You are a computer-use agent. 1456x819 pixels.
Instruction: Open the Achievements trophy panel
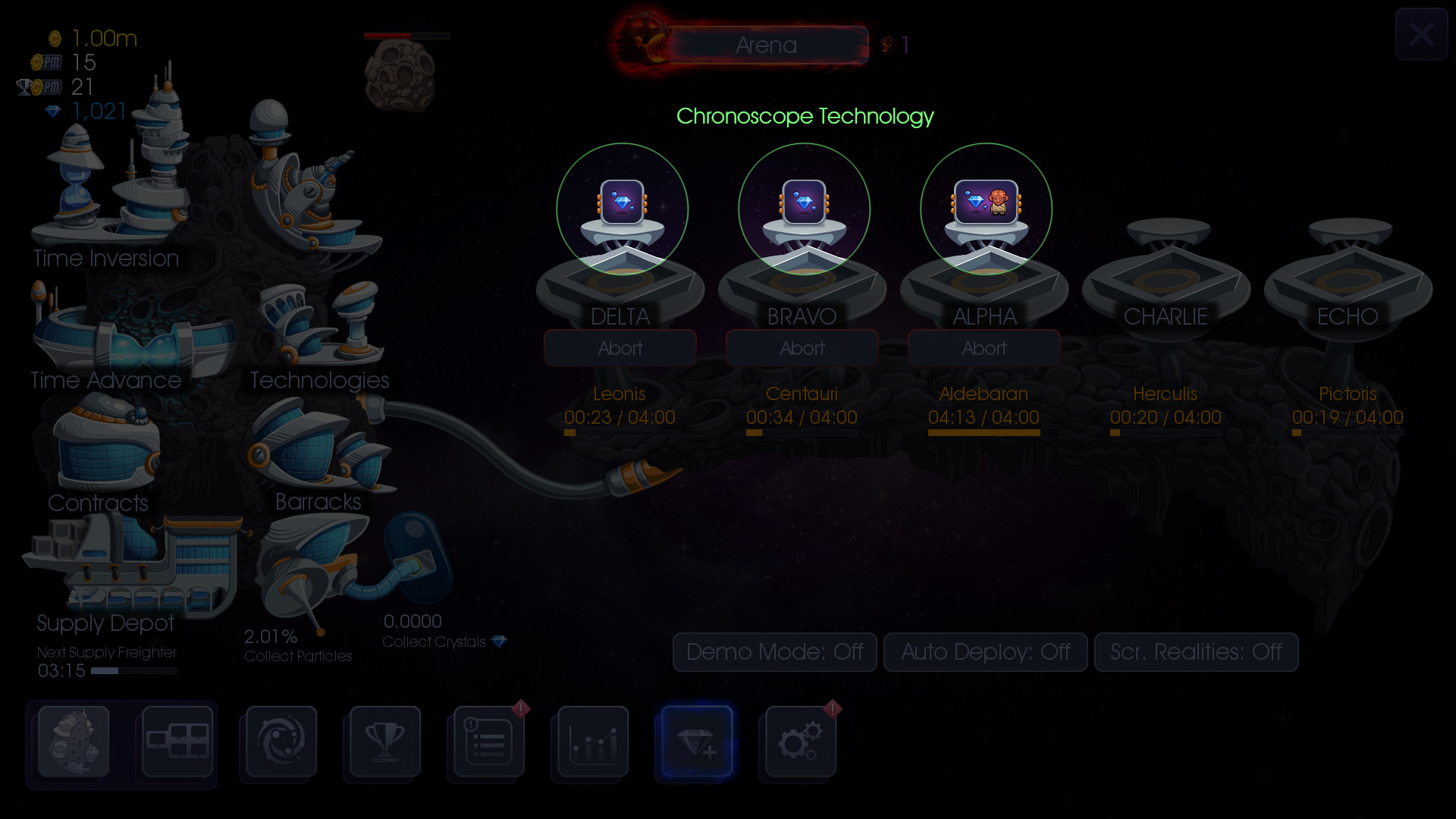(383, 743)
